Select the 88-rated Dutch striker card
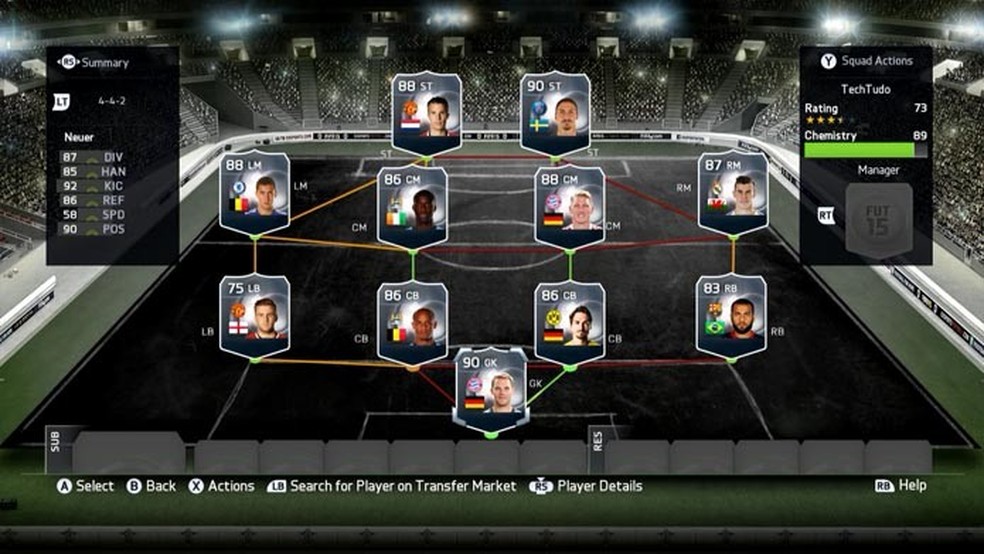Screen dimensions: 984x554 (426, 112)
